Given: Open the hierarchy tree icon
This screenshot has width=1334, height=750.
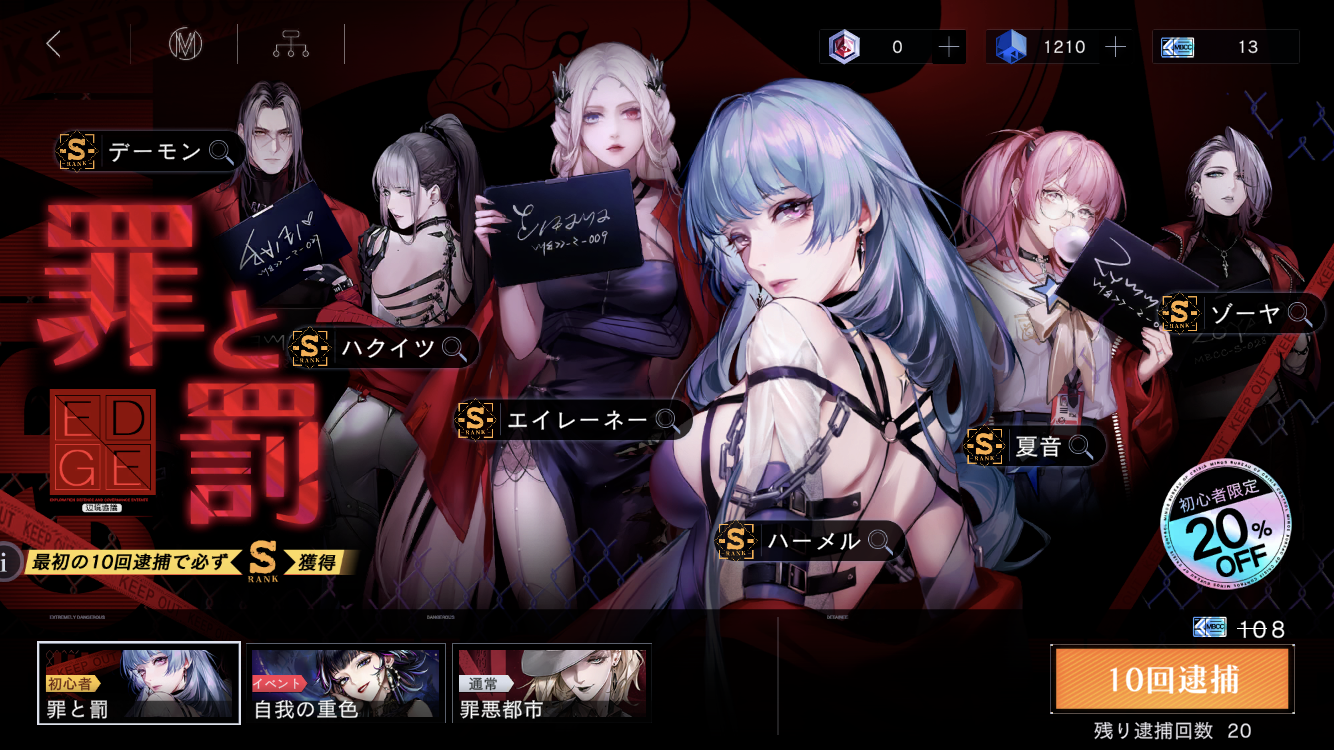Looking at the screenshot, I should pyautogui.click(x=290, y=45).
